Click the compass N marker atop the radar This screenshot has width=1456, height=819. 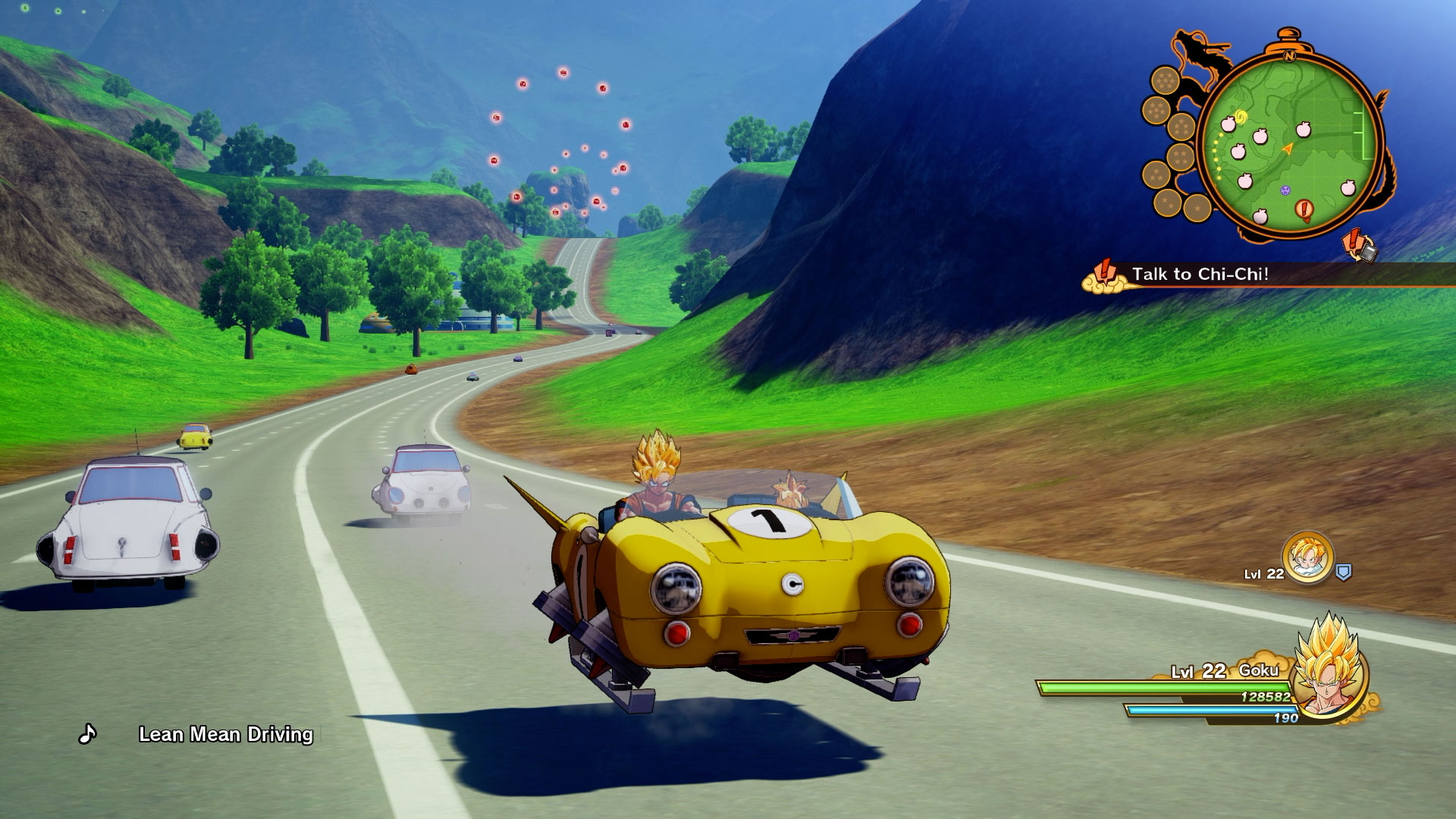(x=1289, y=55)
